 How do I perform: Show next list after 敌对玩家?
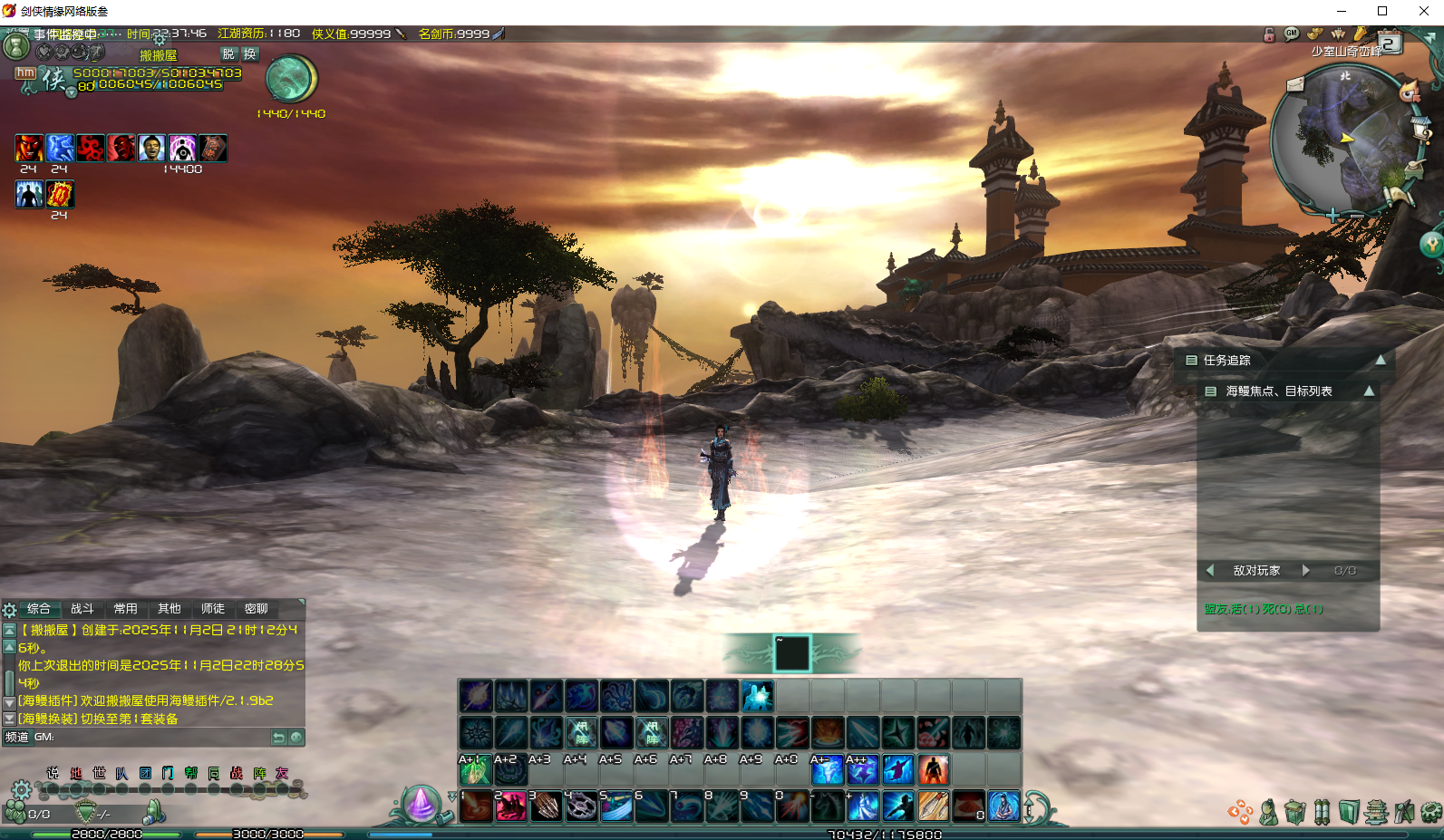point(1306,570)
